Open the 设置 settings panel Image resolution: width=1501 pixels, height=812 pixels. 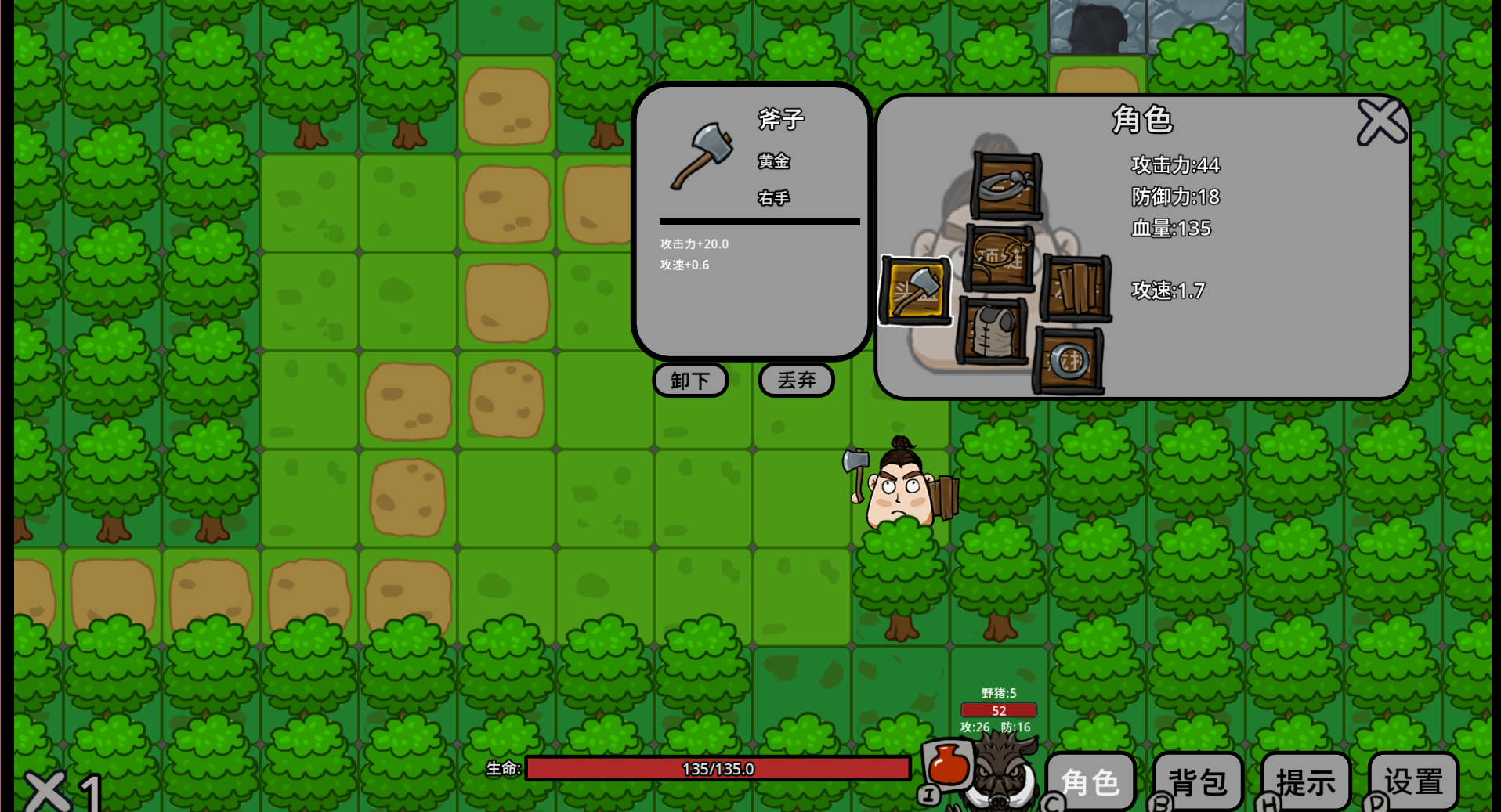point(1412,780)
